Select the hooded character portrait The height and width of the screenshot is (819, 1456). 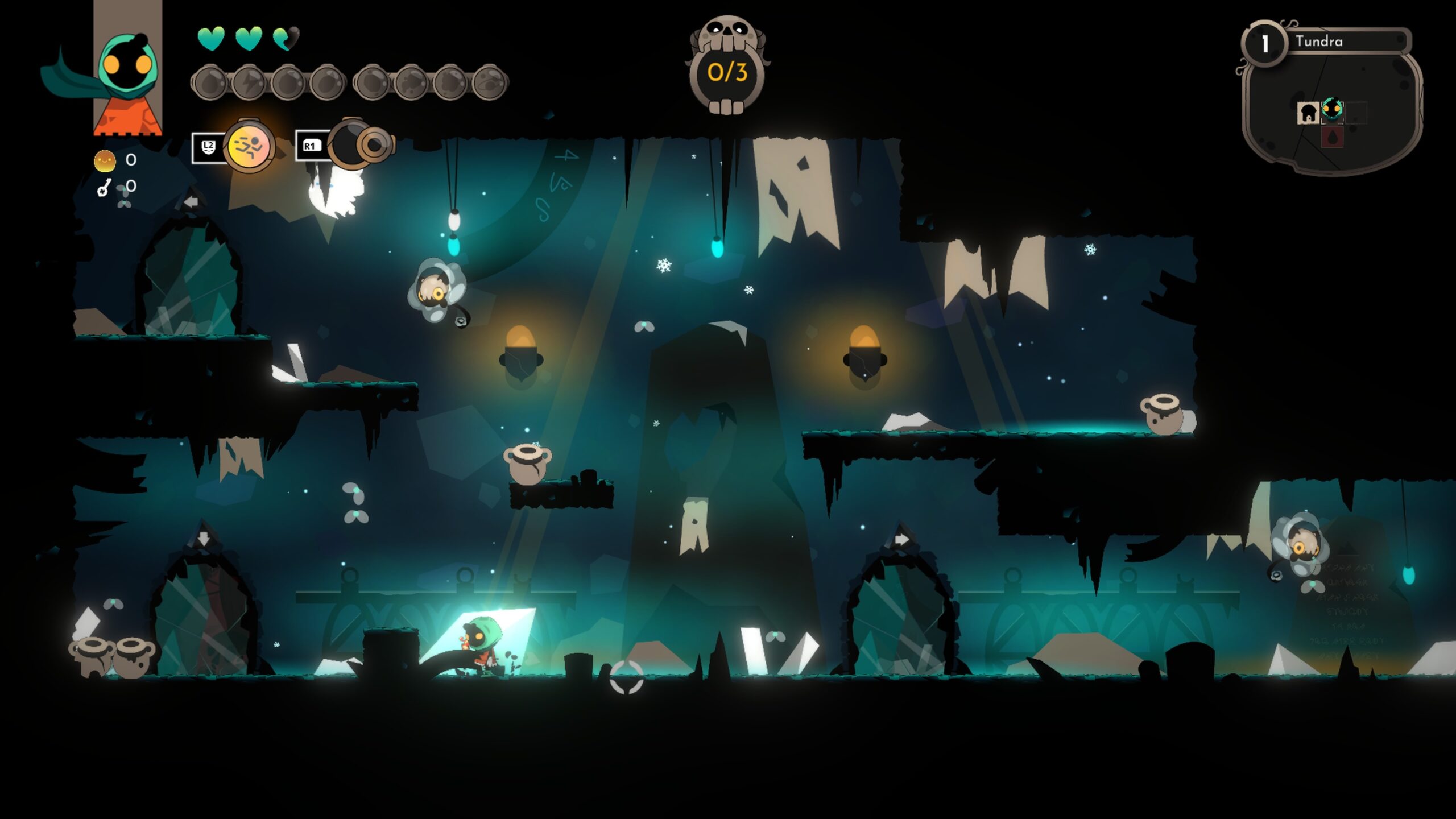coord(127,68)
